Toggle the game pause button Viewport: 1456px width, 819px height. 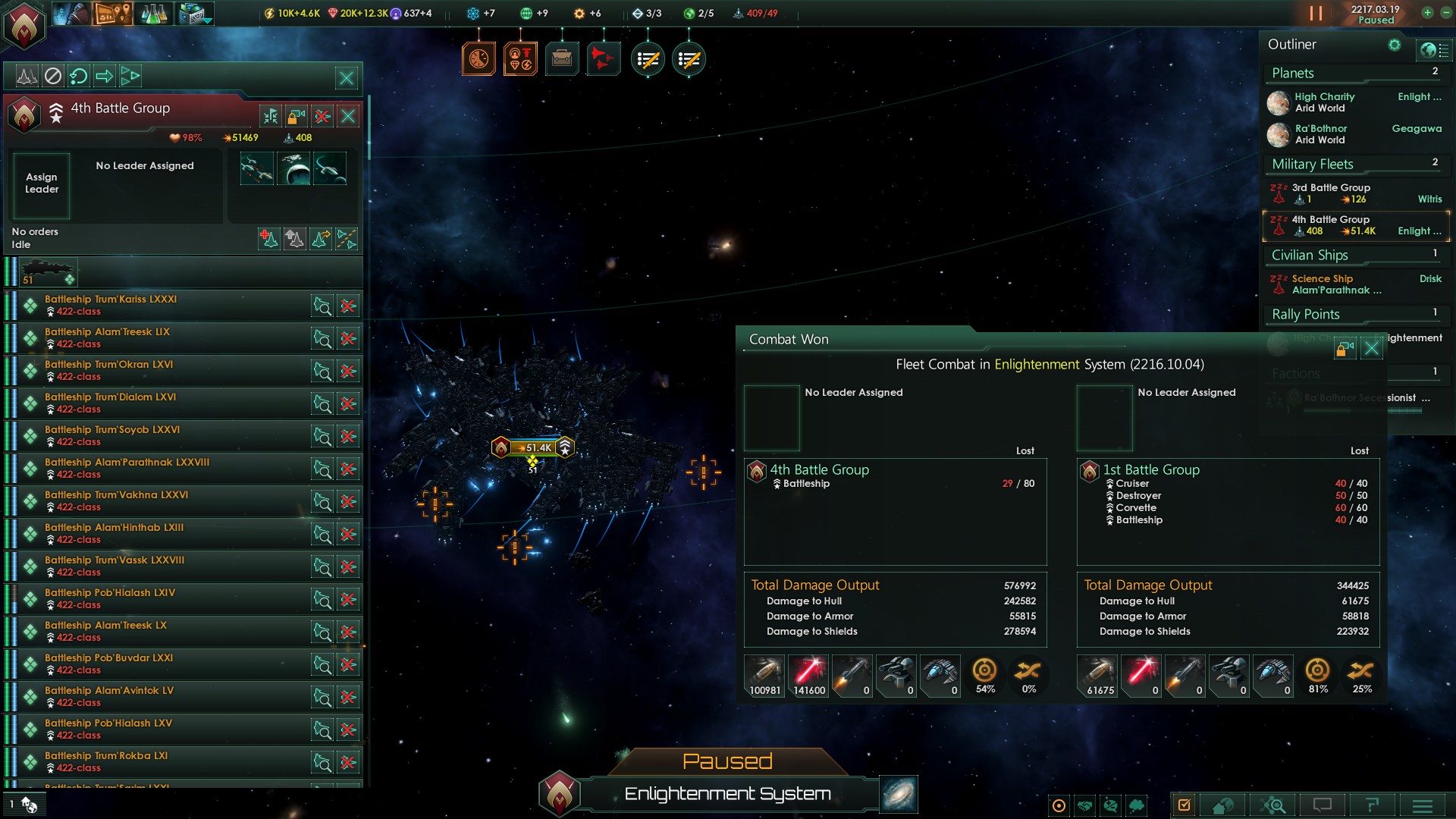tap(1316, 14)
